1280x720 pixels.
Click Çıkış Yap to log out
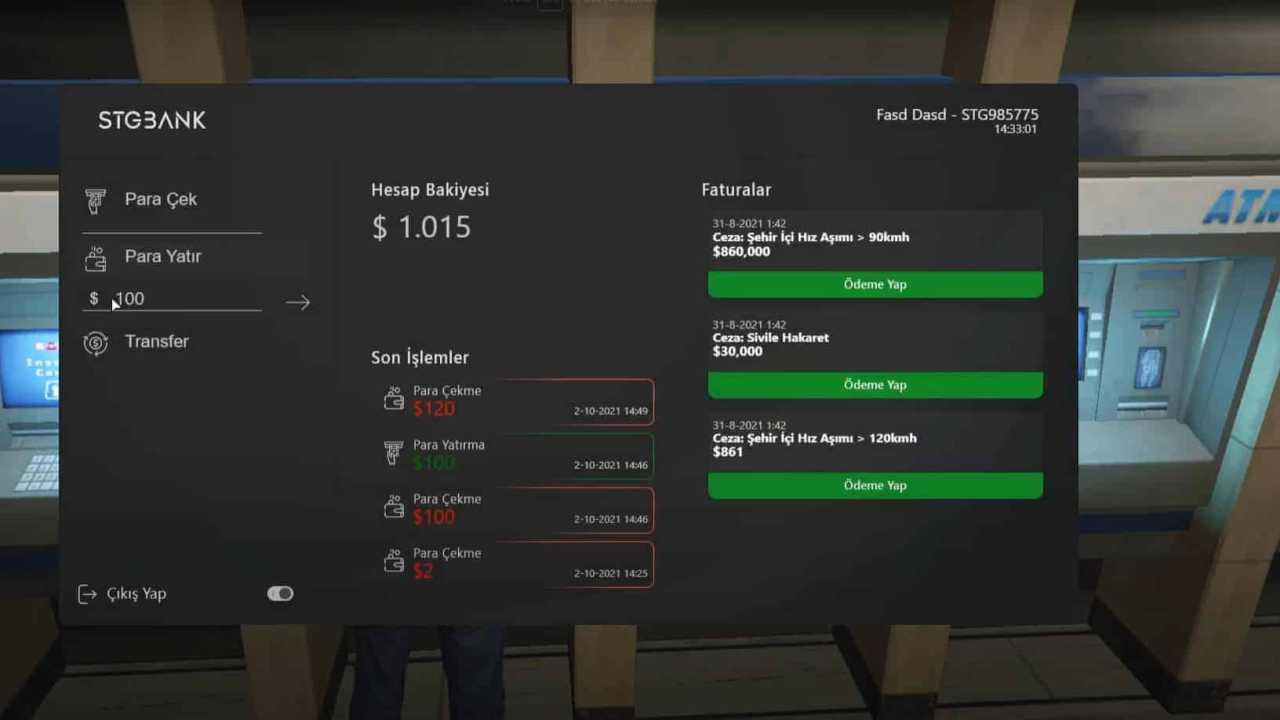coord(135,593)
